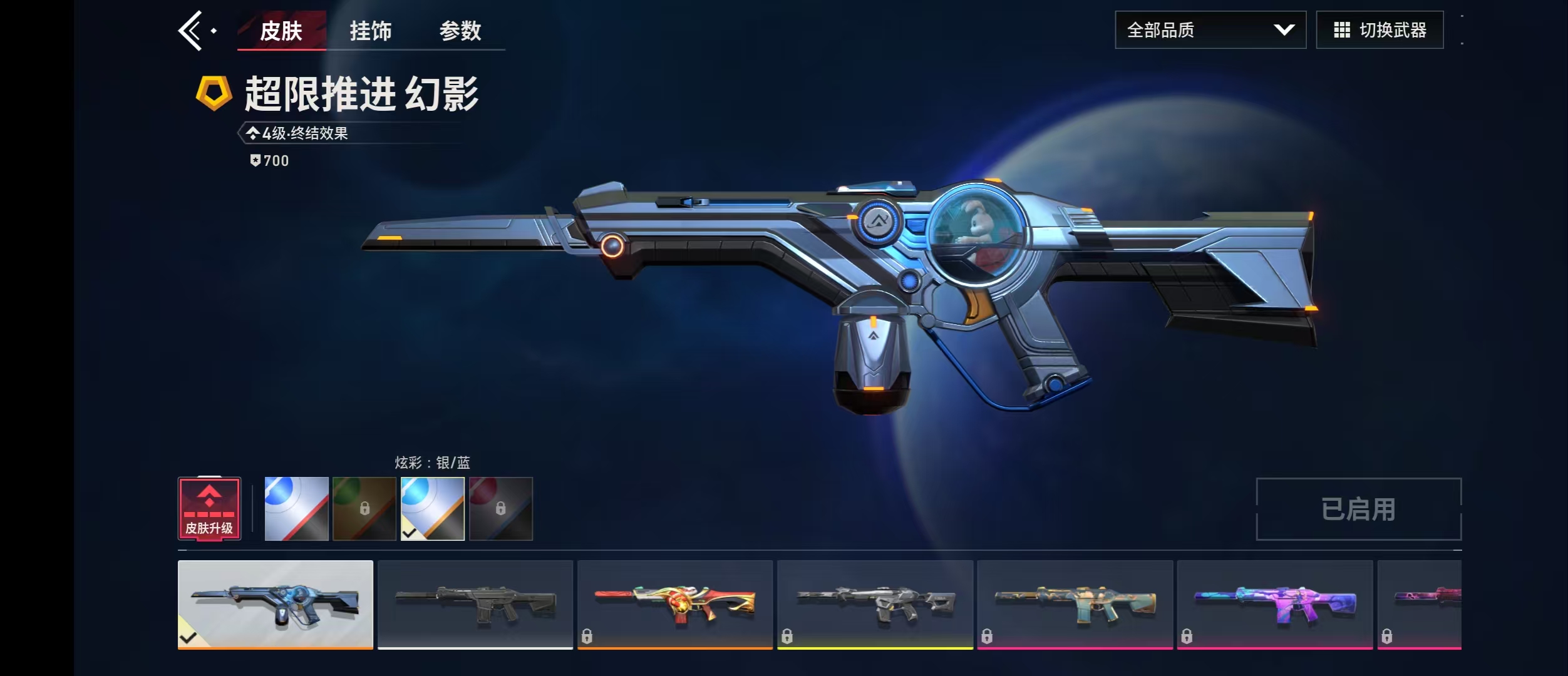Preview the teal and gold Phantom skin
Viewport: 1568px width, 676px height.
coord(1075,604)
